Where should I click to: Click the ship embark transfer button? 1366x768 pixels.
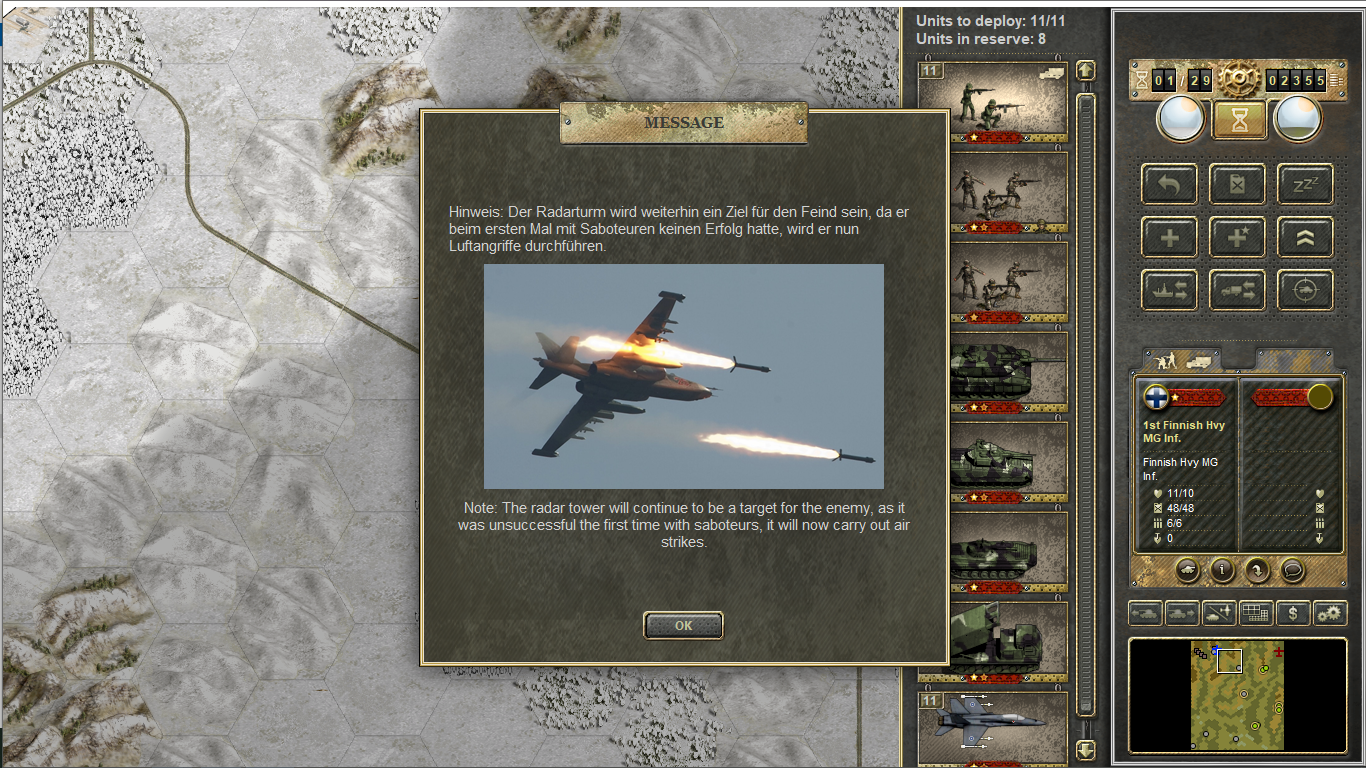point(1169,290)
